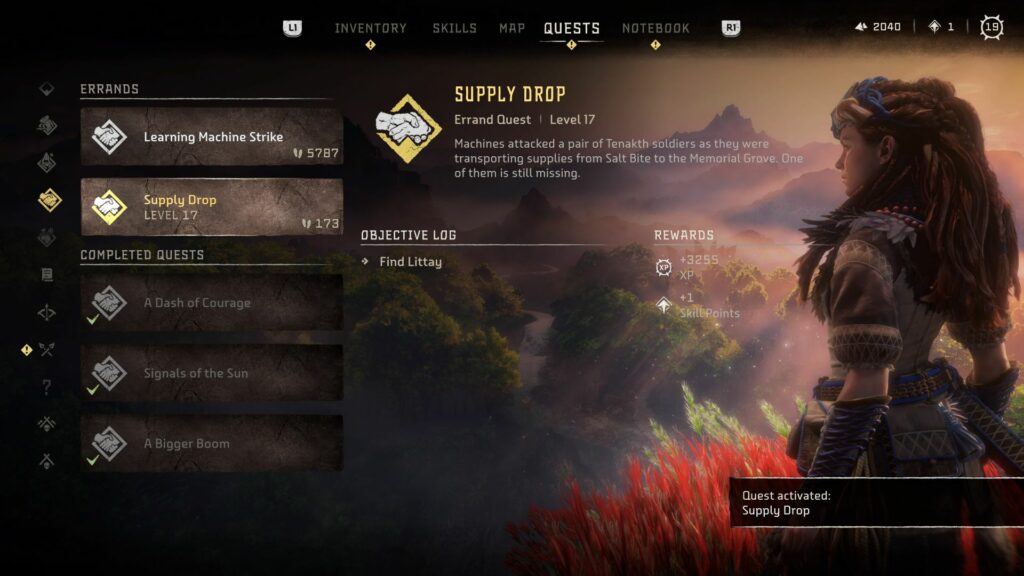This screenshot has width=1024, height=576.
Task: Click the Find Littay objective
Action: [x=410, y=262]
